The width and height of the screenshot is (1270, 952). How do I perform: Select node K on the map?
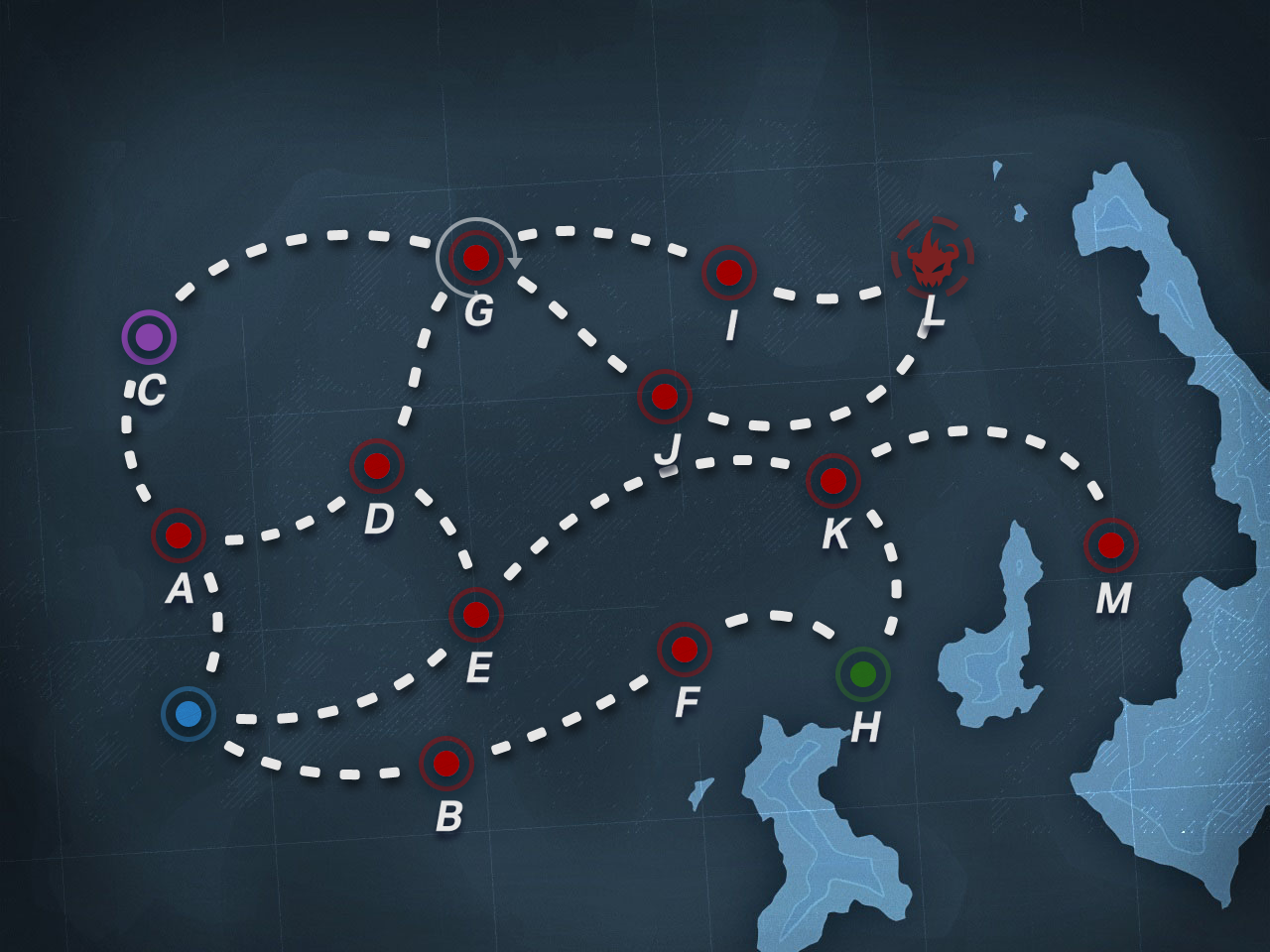coord(833,481)
